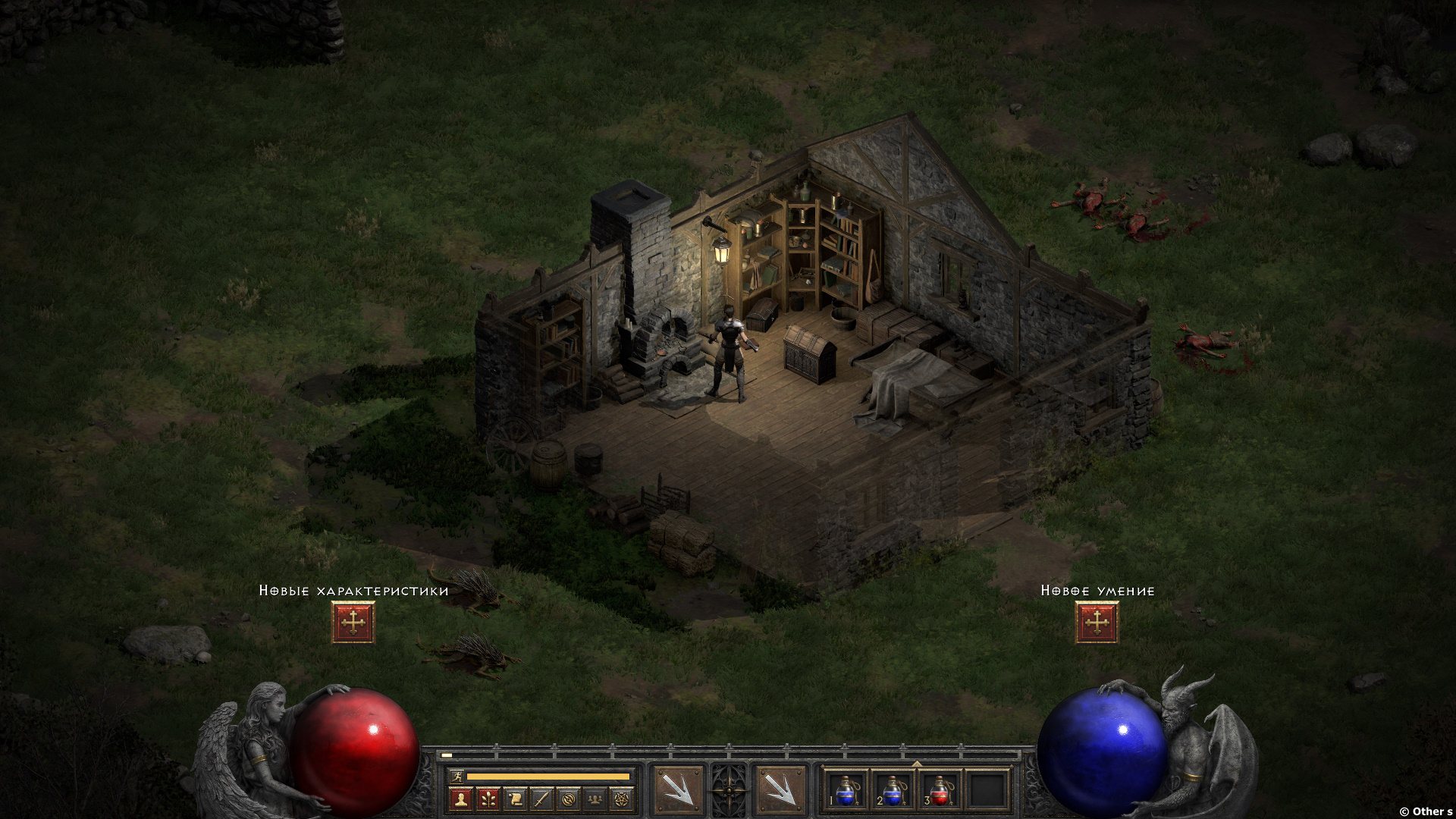Open the game menu pentagram icon
This screenshot has width=1456, height=819.
tap(623, 799)
